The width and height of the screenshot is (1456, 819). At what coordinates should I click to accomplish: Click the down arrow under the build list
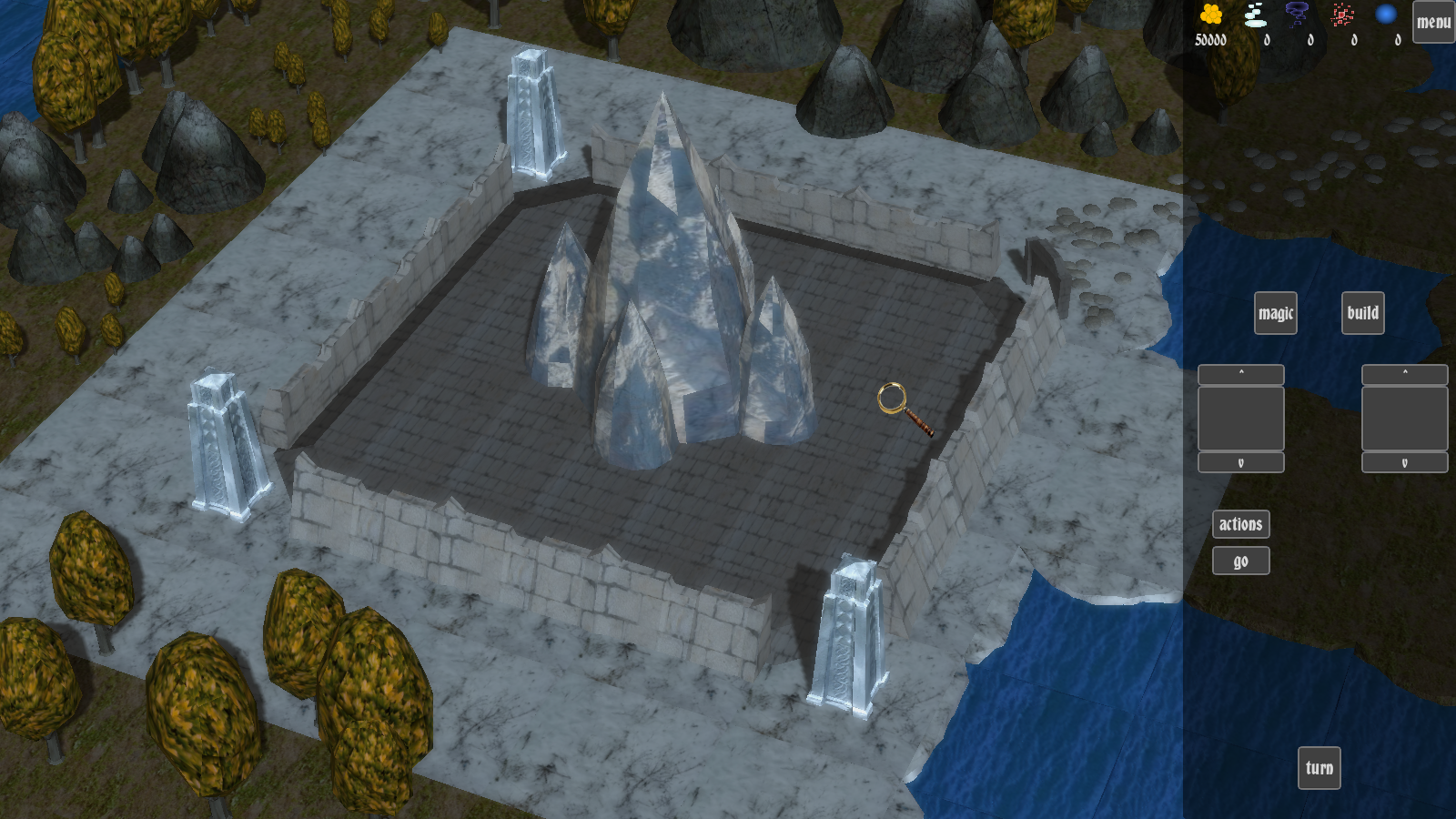pyautogui.click(x=1404, y=463)
